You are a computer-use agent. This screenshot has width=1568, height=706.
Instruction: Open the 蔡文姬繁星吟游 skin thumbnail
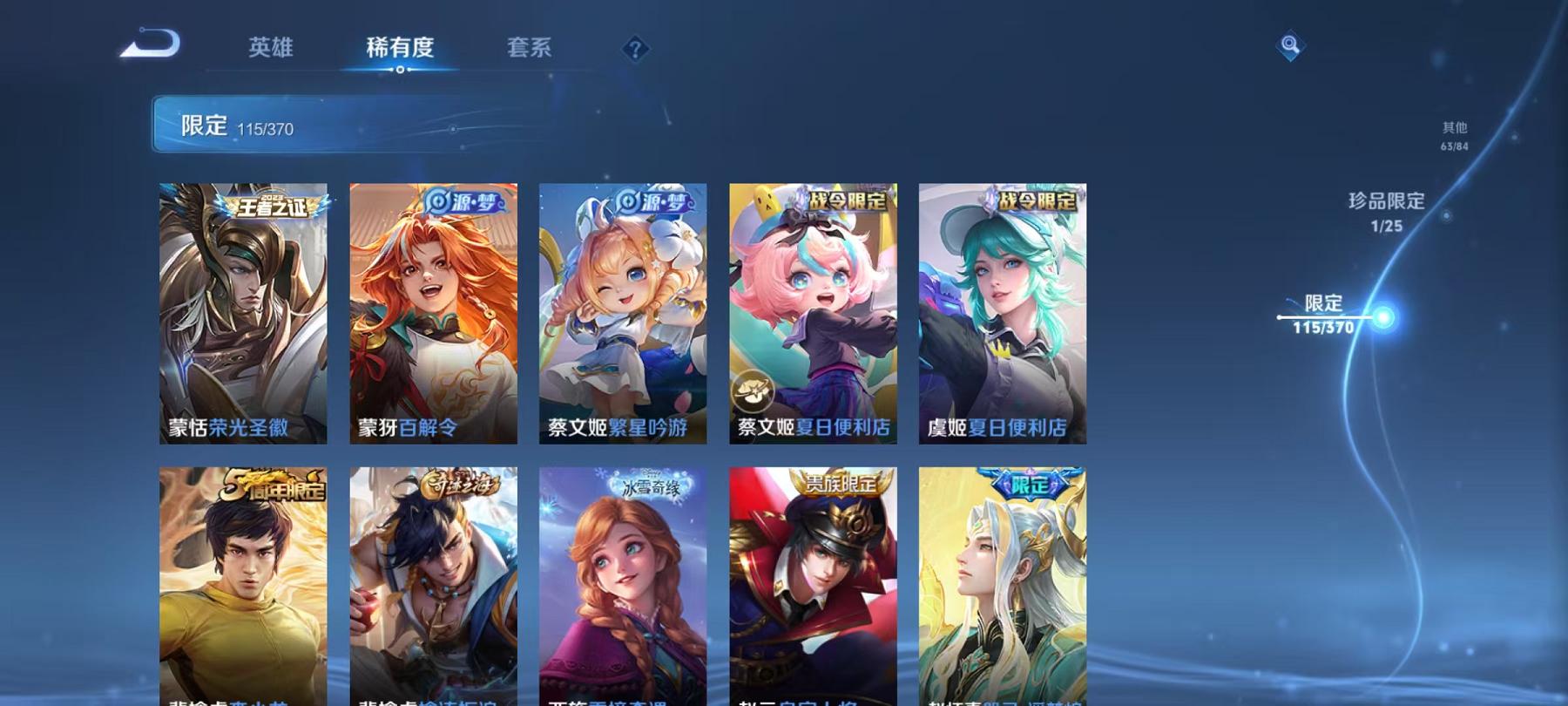click(x=623, y=314)
